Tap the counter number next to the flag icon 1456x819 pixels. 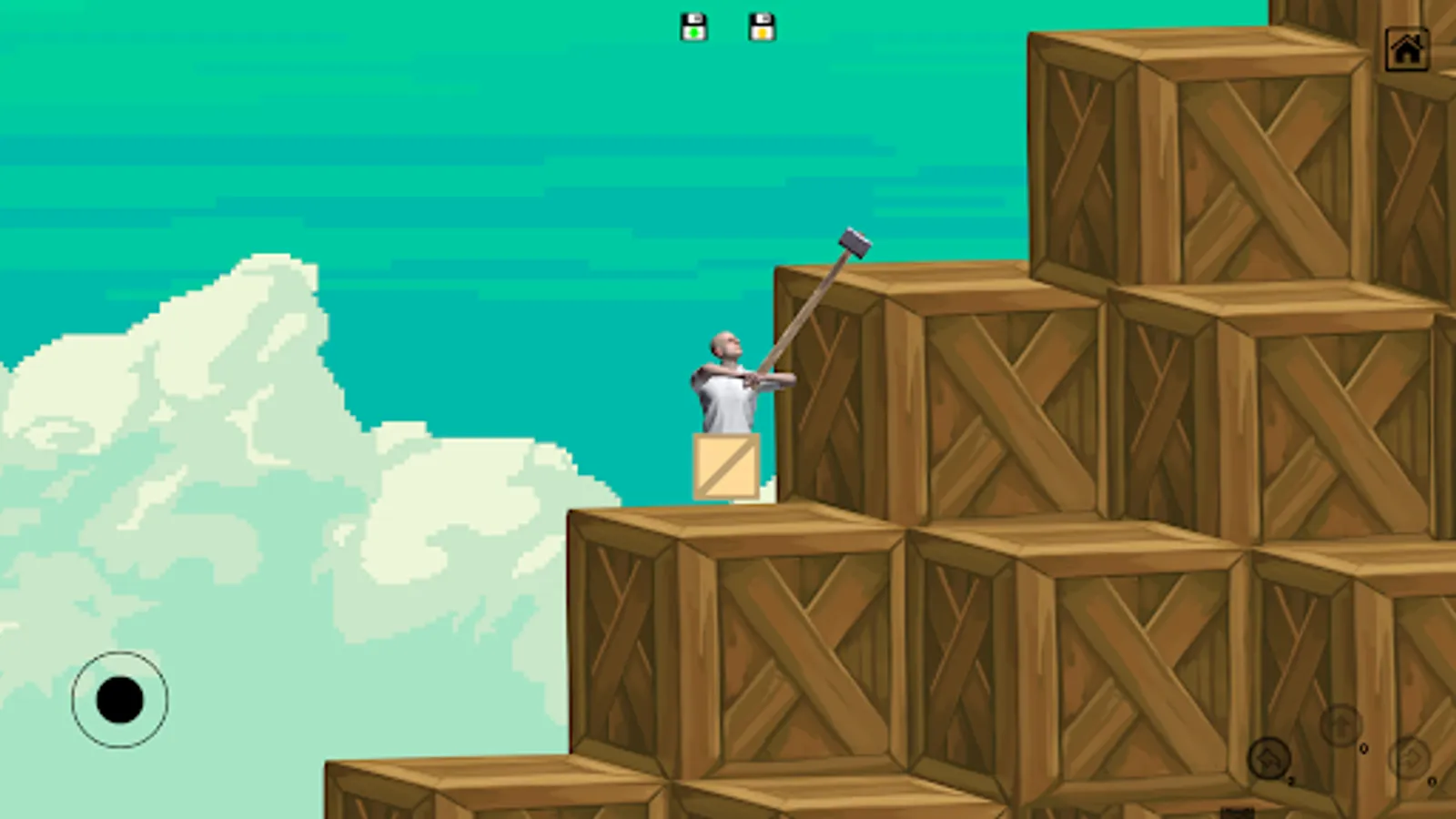(x=1290, y=780)
